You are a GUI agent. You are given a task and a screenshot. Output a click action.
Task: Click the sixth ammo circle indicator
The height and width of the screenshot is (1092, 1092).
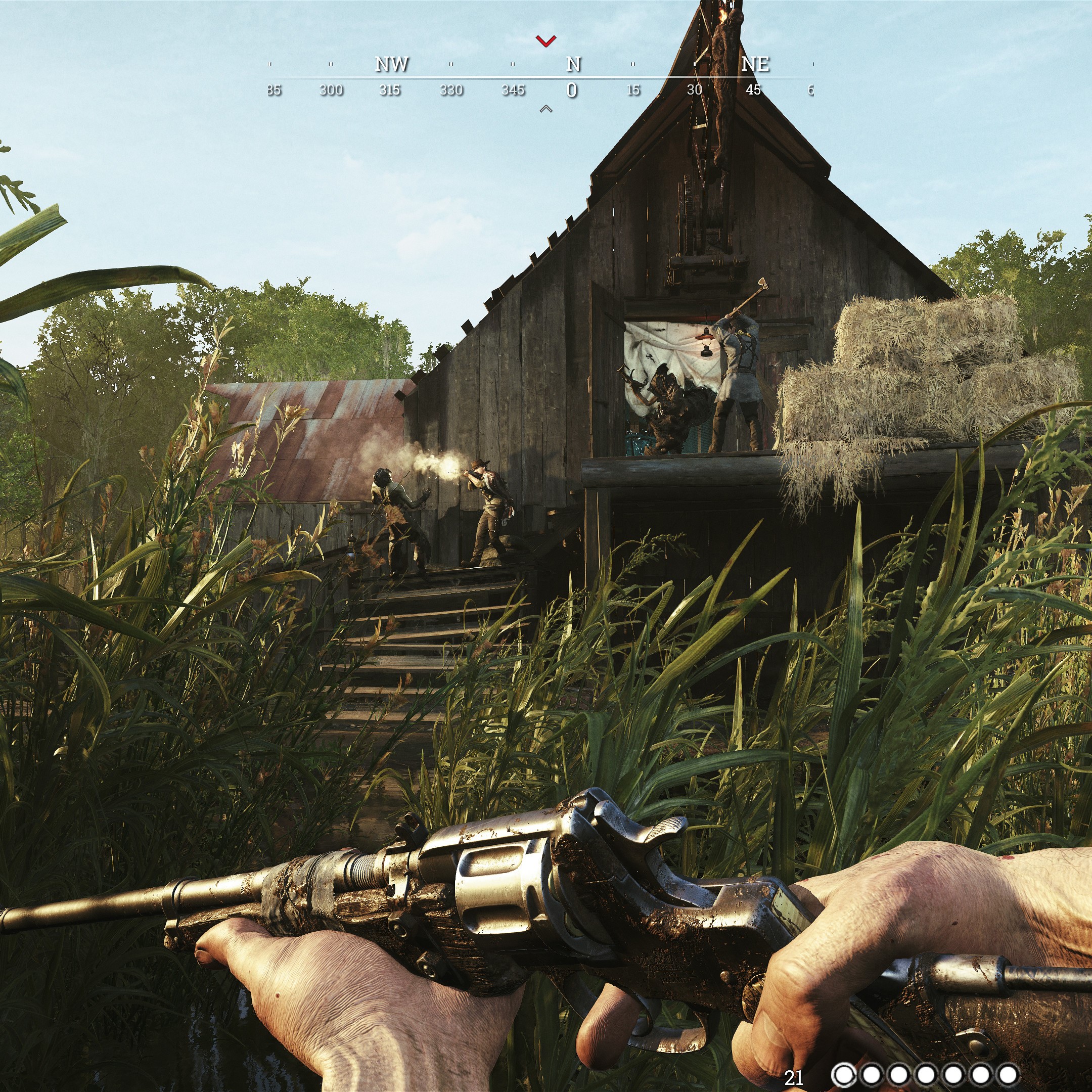pos(981,1074)
